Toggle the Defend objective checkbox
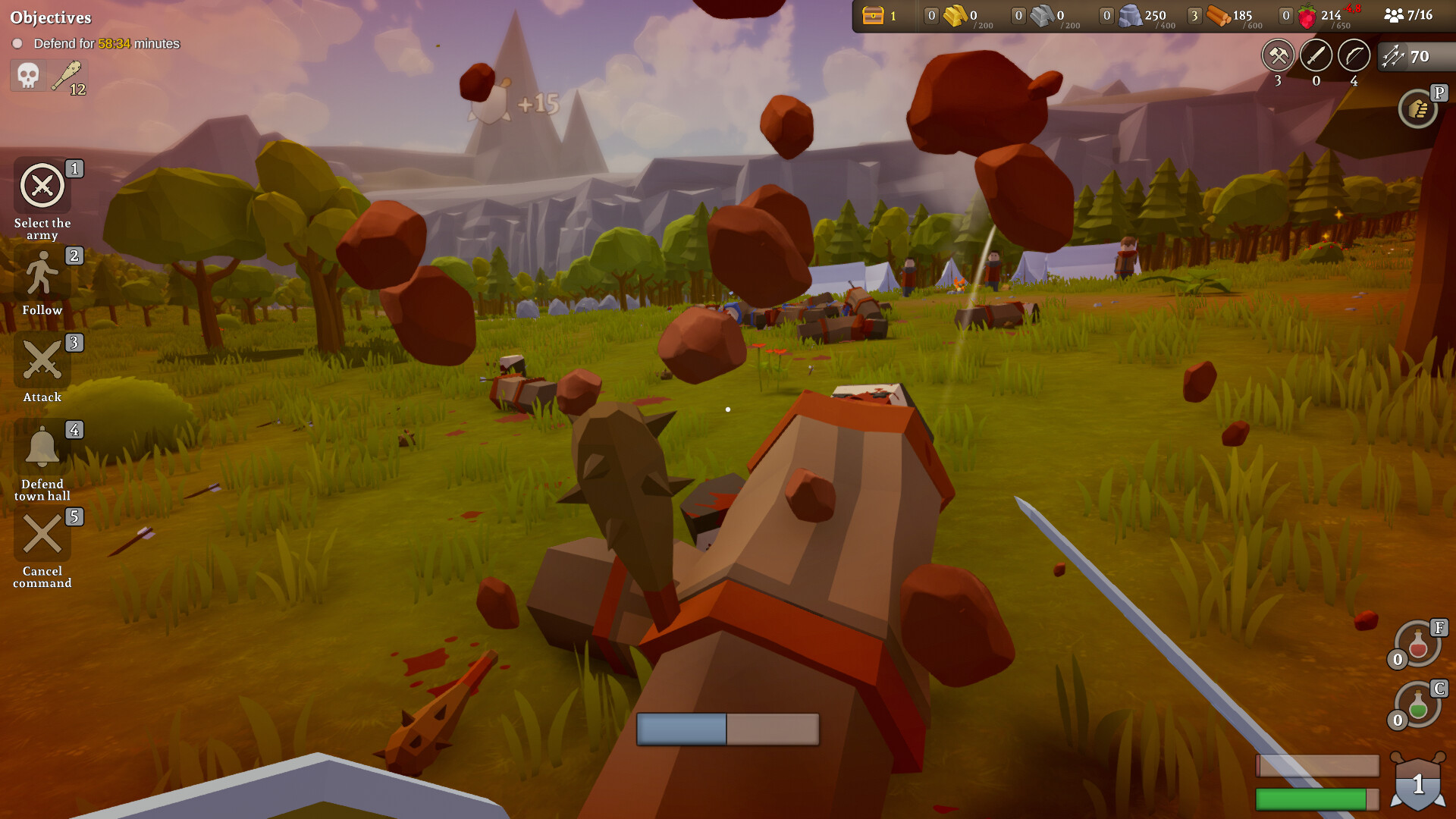Viewport: 1456px width, 819px height. pyautogui.click(x=17, y=44)
